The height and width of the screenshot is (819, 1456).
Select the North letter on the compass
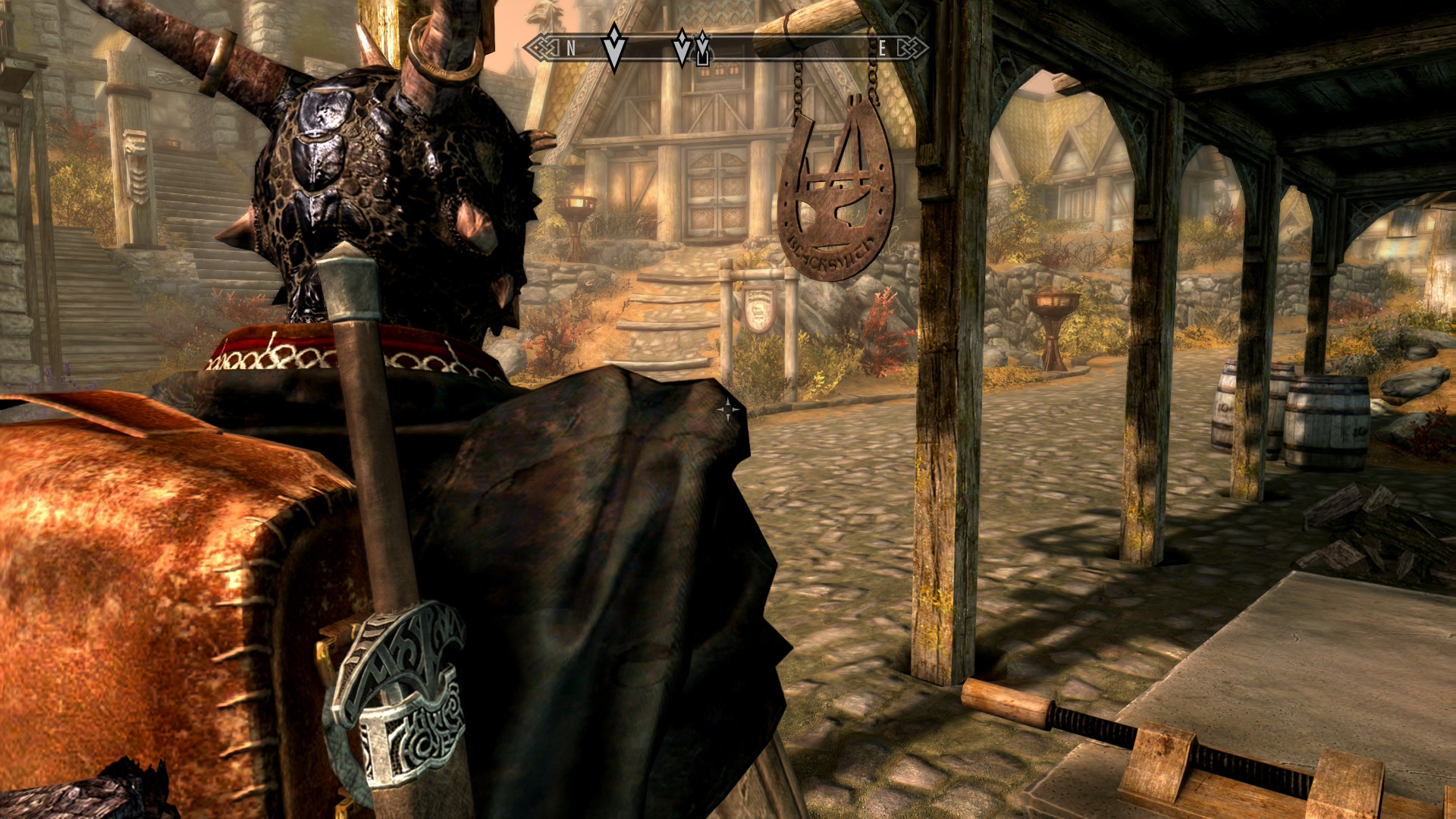click(x=571, y=49)
